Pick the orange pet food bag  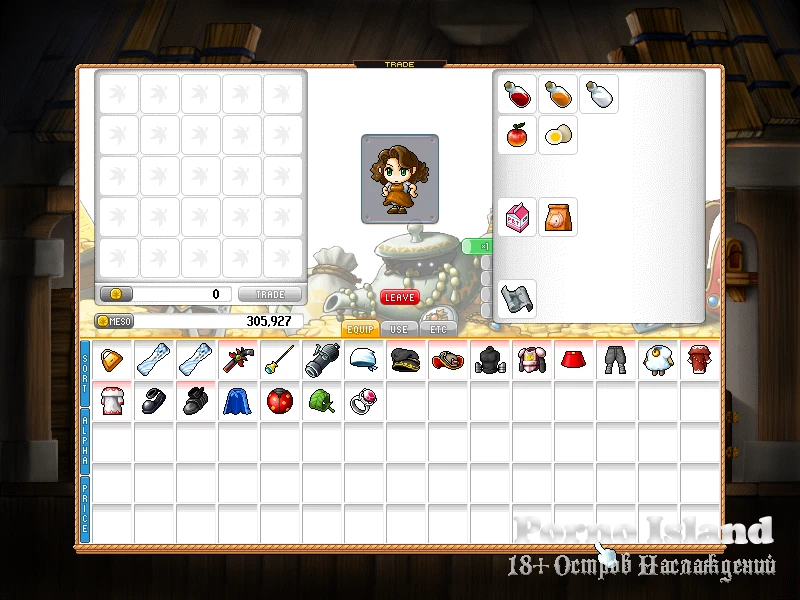point(558,216)
